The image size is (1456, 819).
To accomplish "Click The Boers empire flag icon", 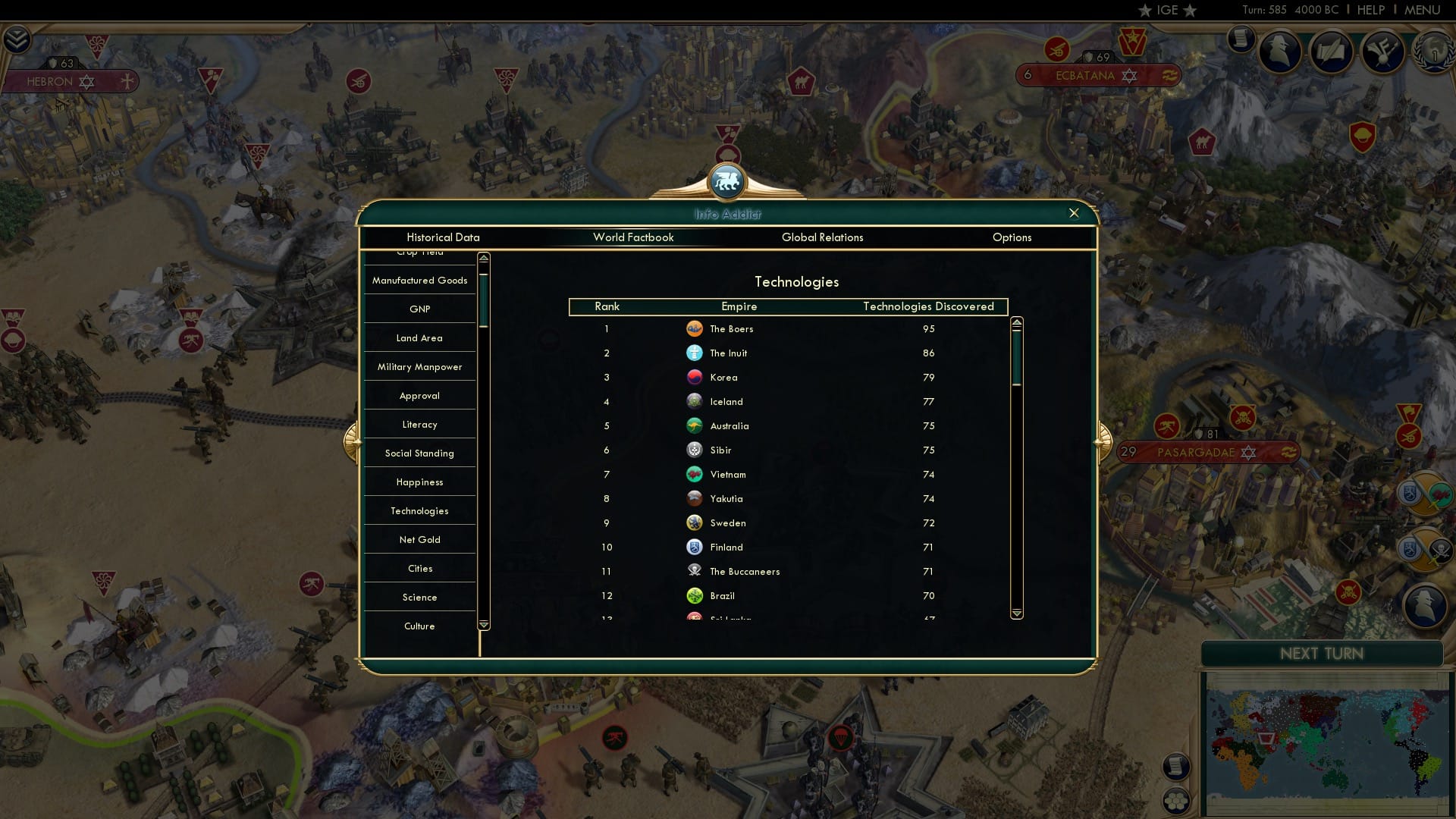I will (696, 329).
